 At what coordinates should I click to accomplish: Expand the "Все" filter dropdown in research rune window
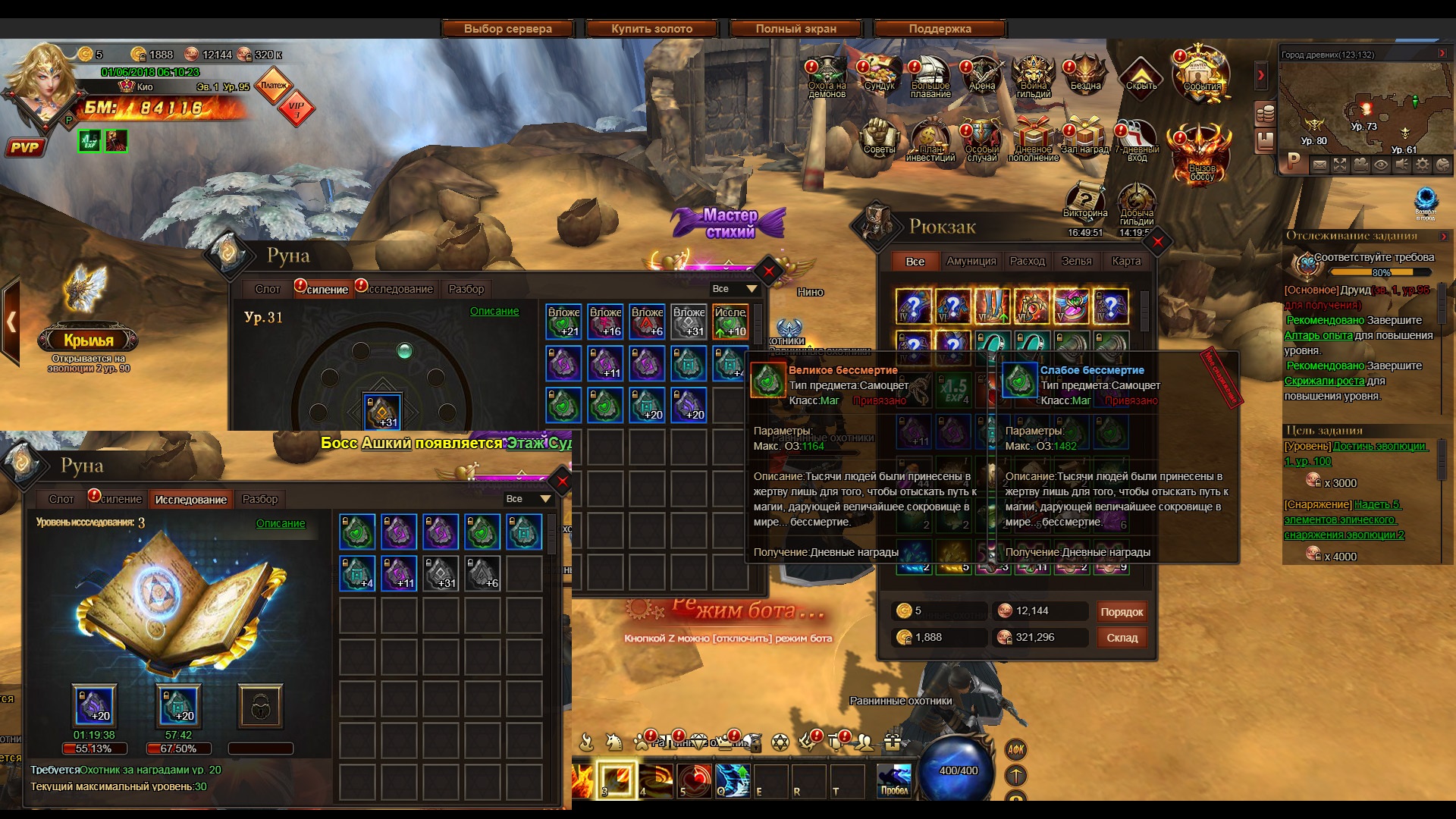click(528, 499)
